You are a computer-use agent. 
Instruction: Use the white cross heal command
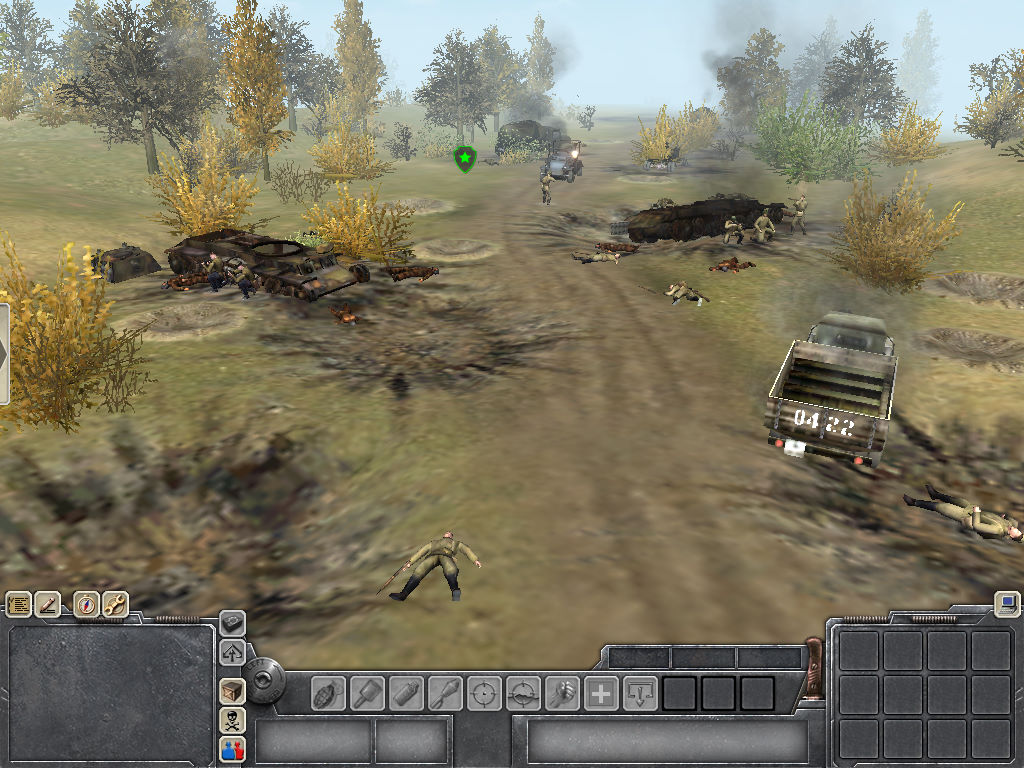601,693
